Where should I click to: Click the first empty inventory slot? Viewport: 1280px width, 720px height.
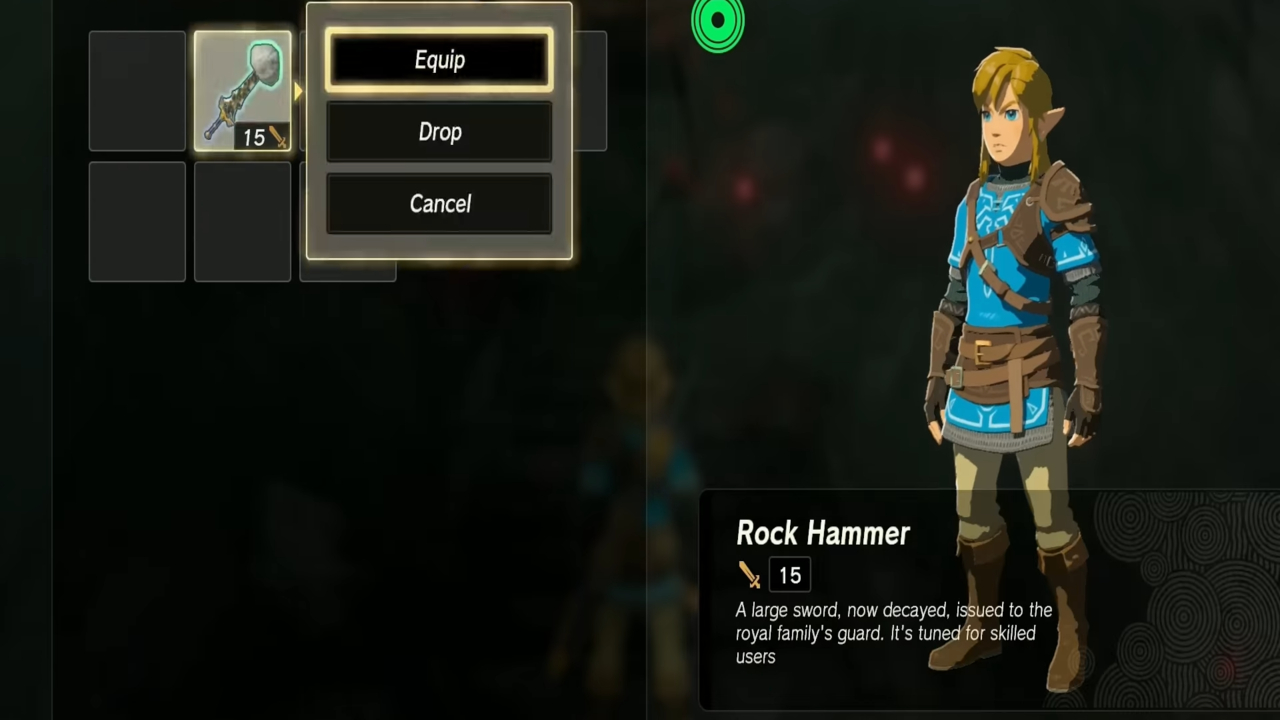(x=137, y=90)
